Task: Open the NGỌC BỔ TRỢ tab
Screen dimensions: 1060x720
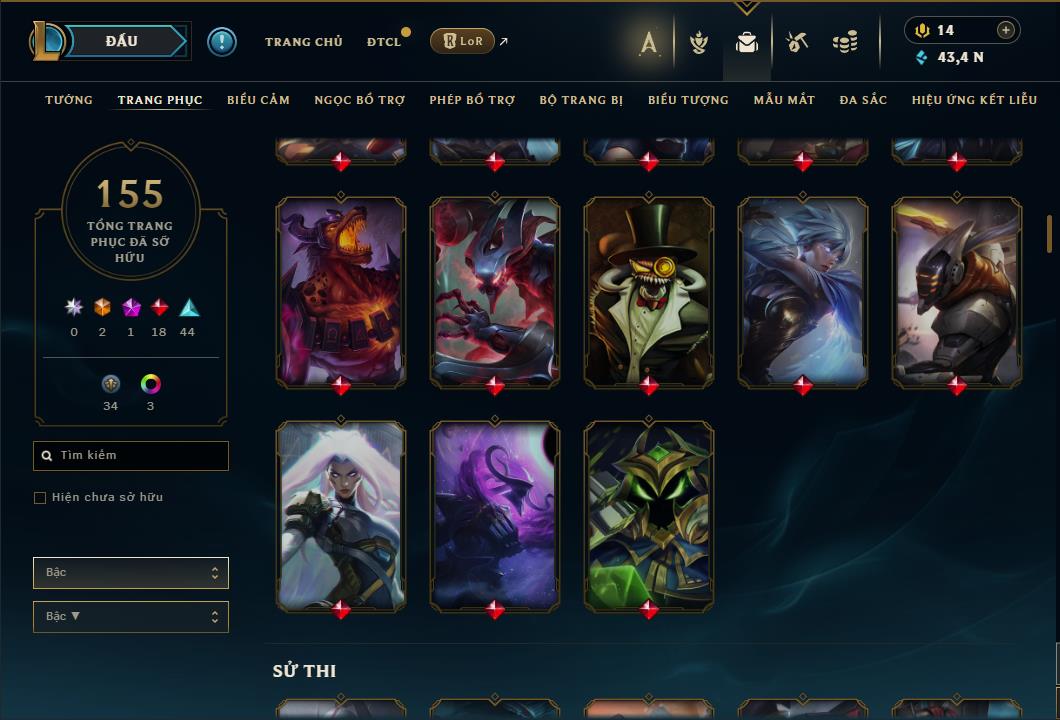Action: coord(359,100)
